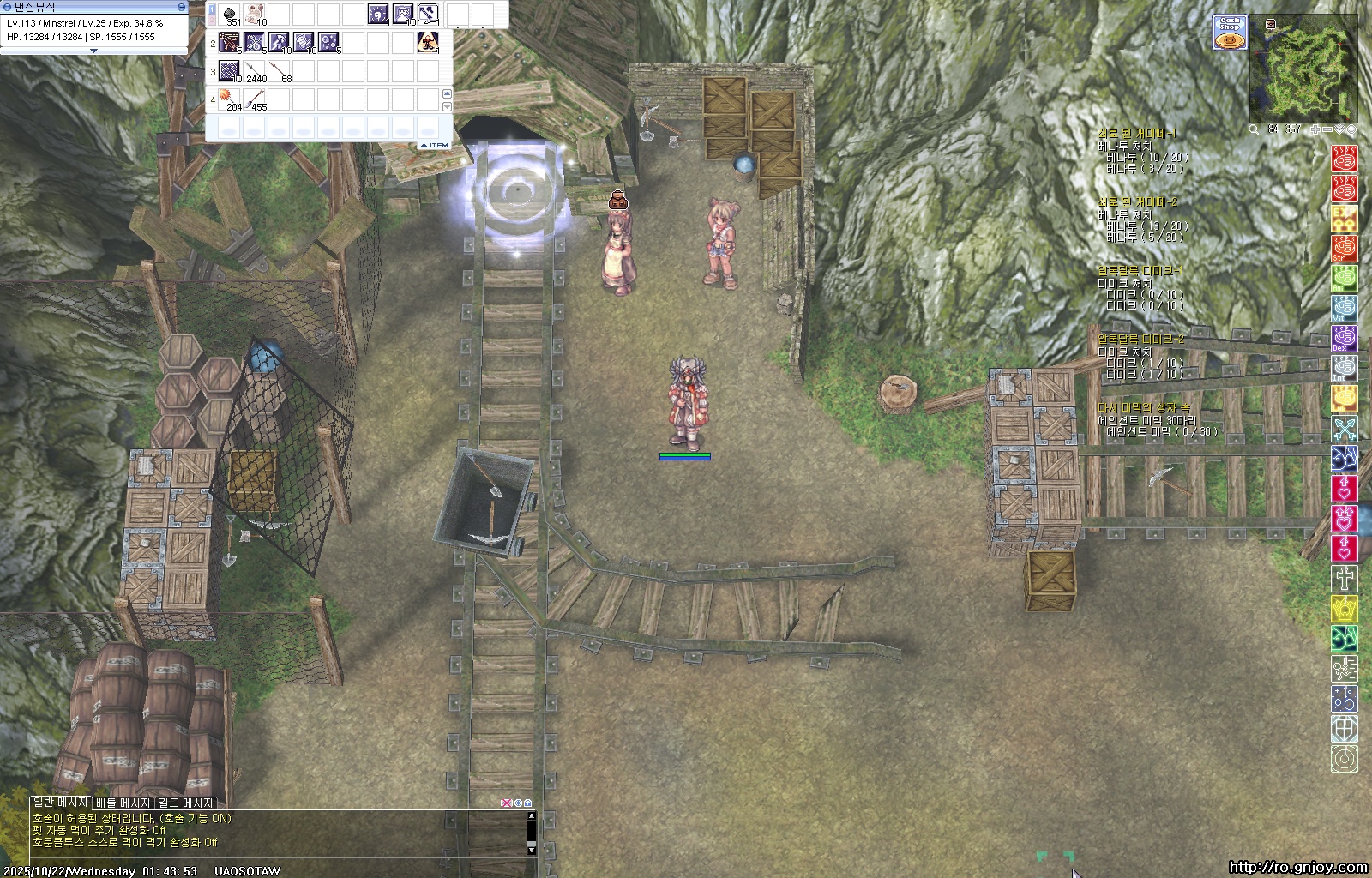Use the black stone item stacked 351
Image resolution: width=1372 pixels, height=878 pixels.
230,14
